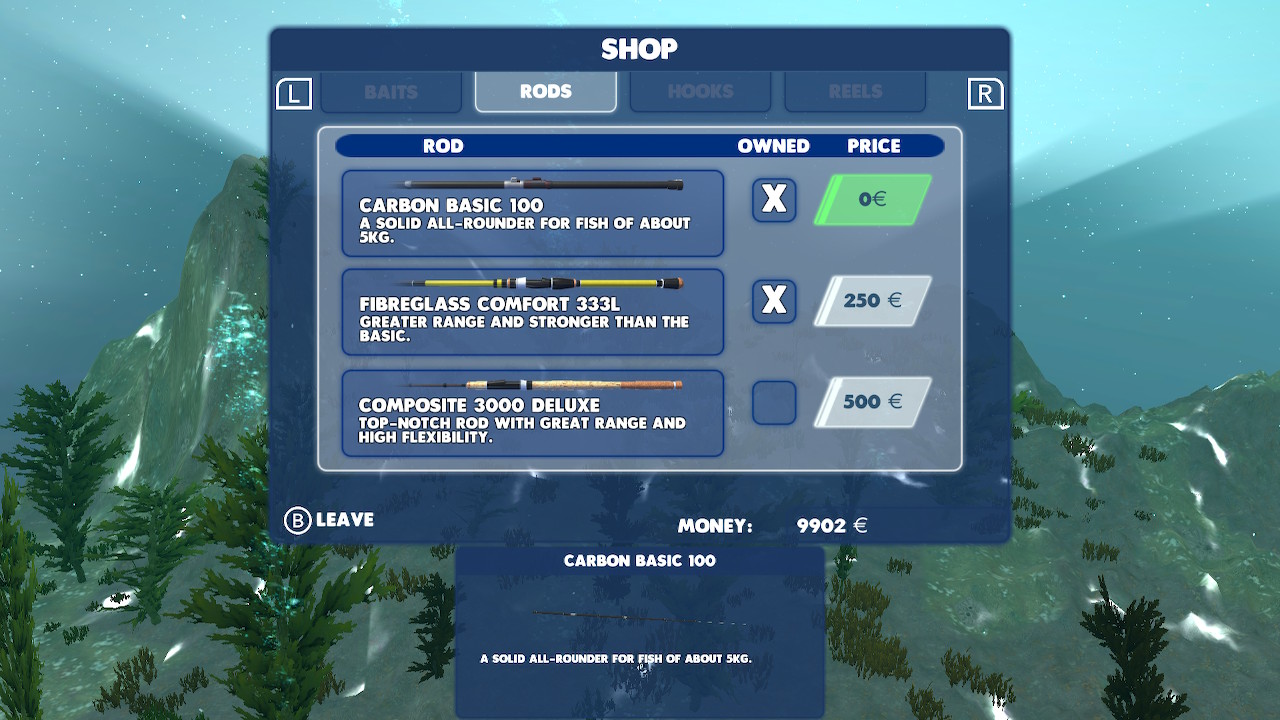Click the Carbon Basic 100 owned checkbox
This screenshot has height=720, width=1280.
coord(773,200)
